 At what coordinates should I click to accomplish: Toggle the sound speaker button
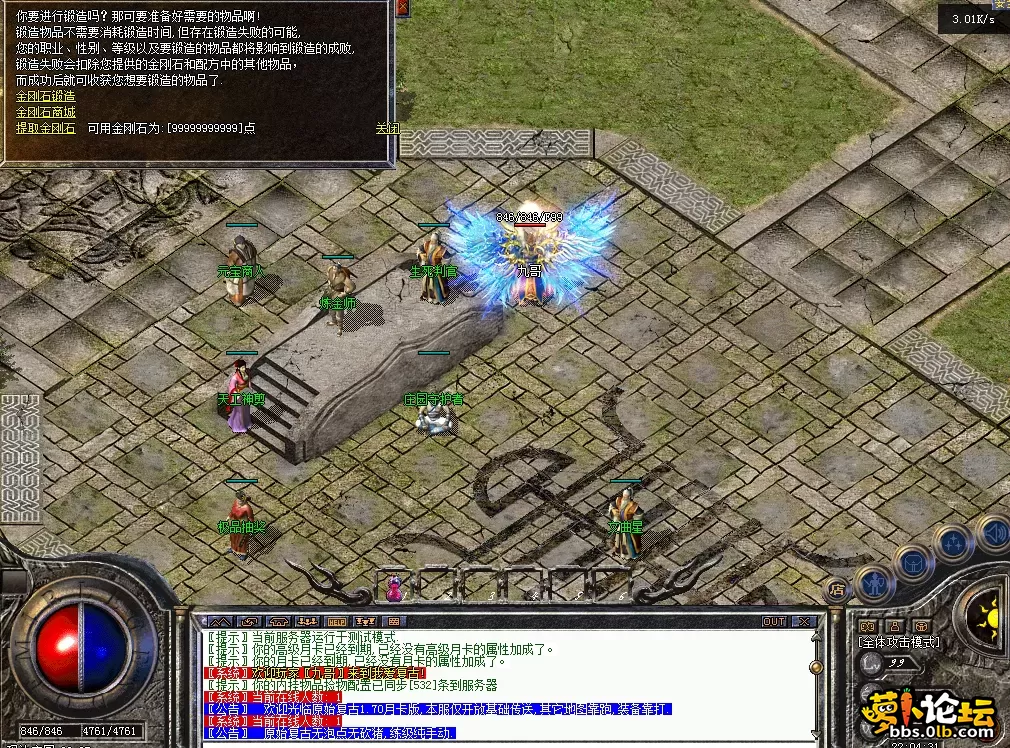pos(993,531)
